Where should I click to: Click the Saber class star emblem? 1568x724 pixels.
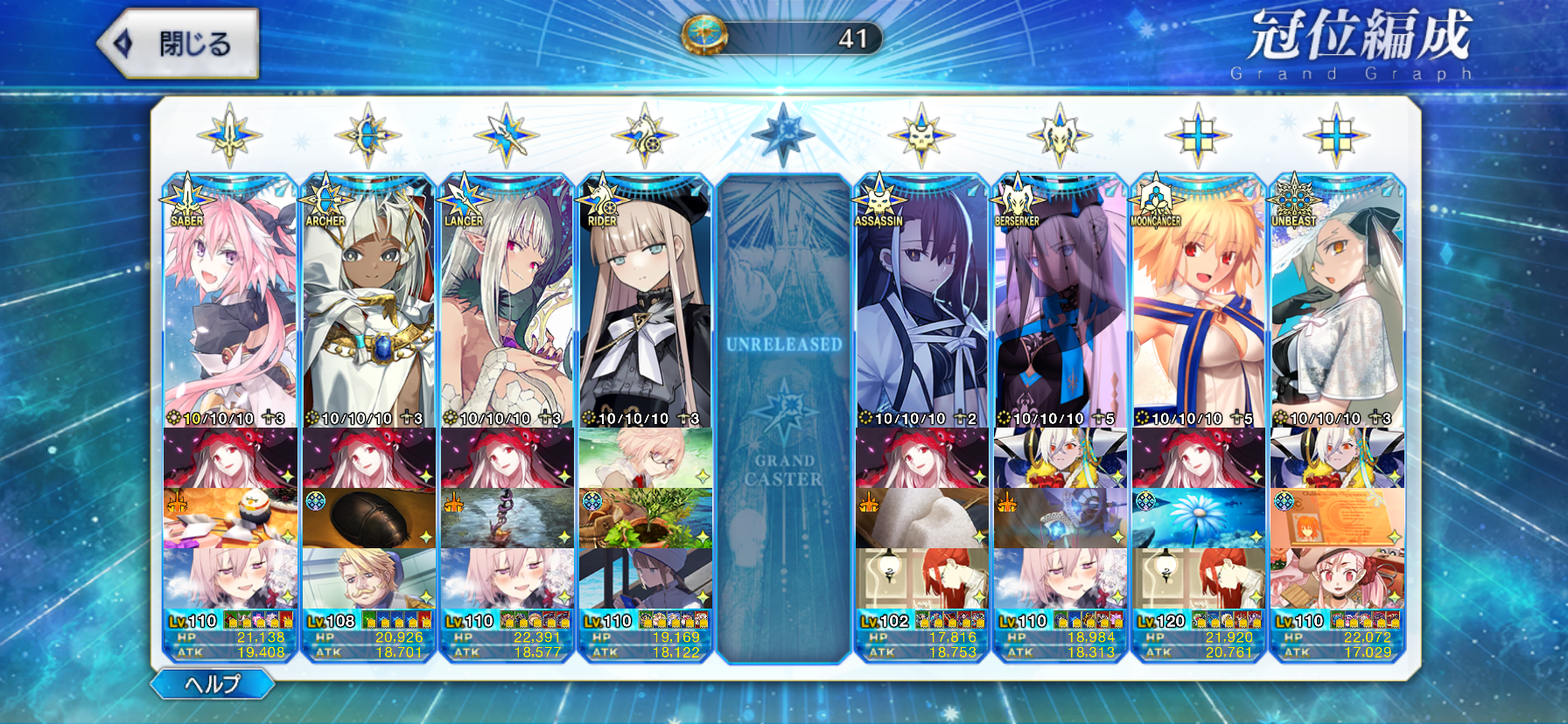pyautogui.click(x=229, y=136)
